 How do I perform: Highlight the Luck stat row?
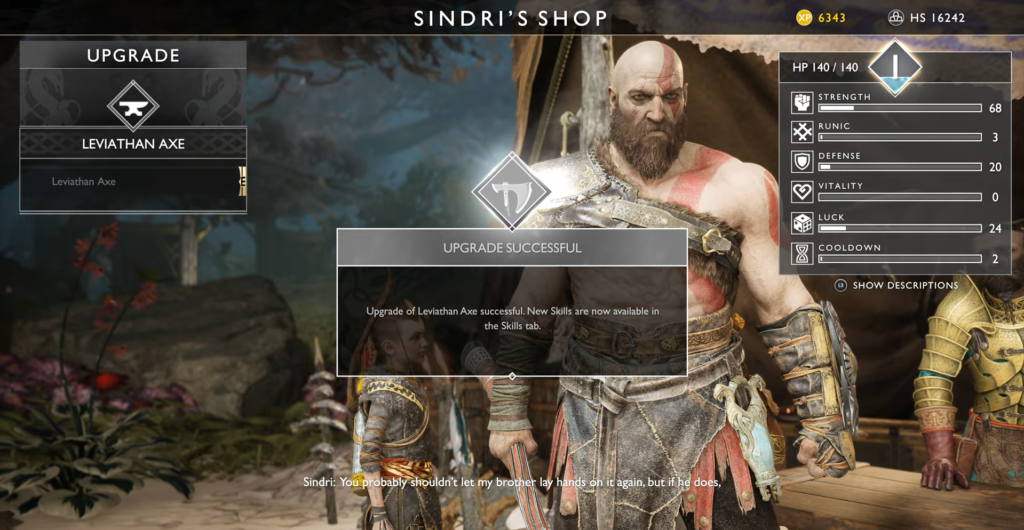coord(895,223)
